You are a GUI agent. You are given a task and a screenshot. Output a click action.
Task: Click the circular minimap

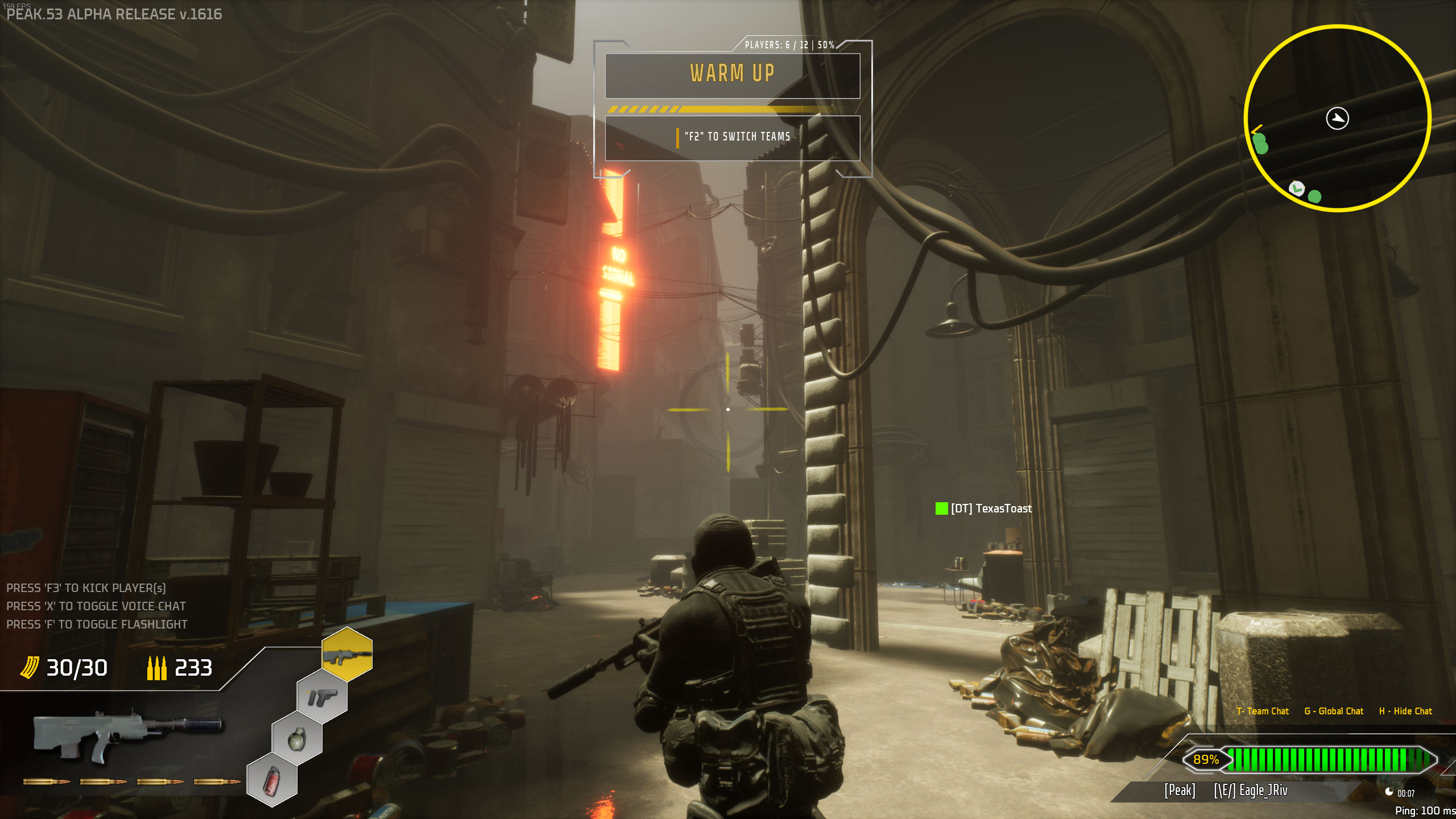[x=1337, y=118]
